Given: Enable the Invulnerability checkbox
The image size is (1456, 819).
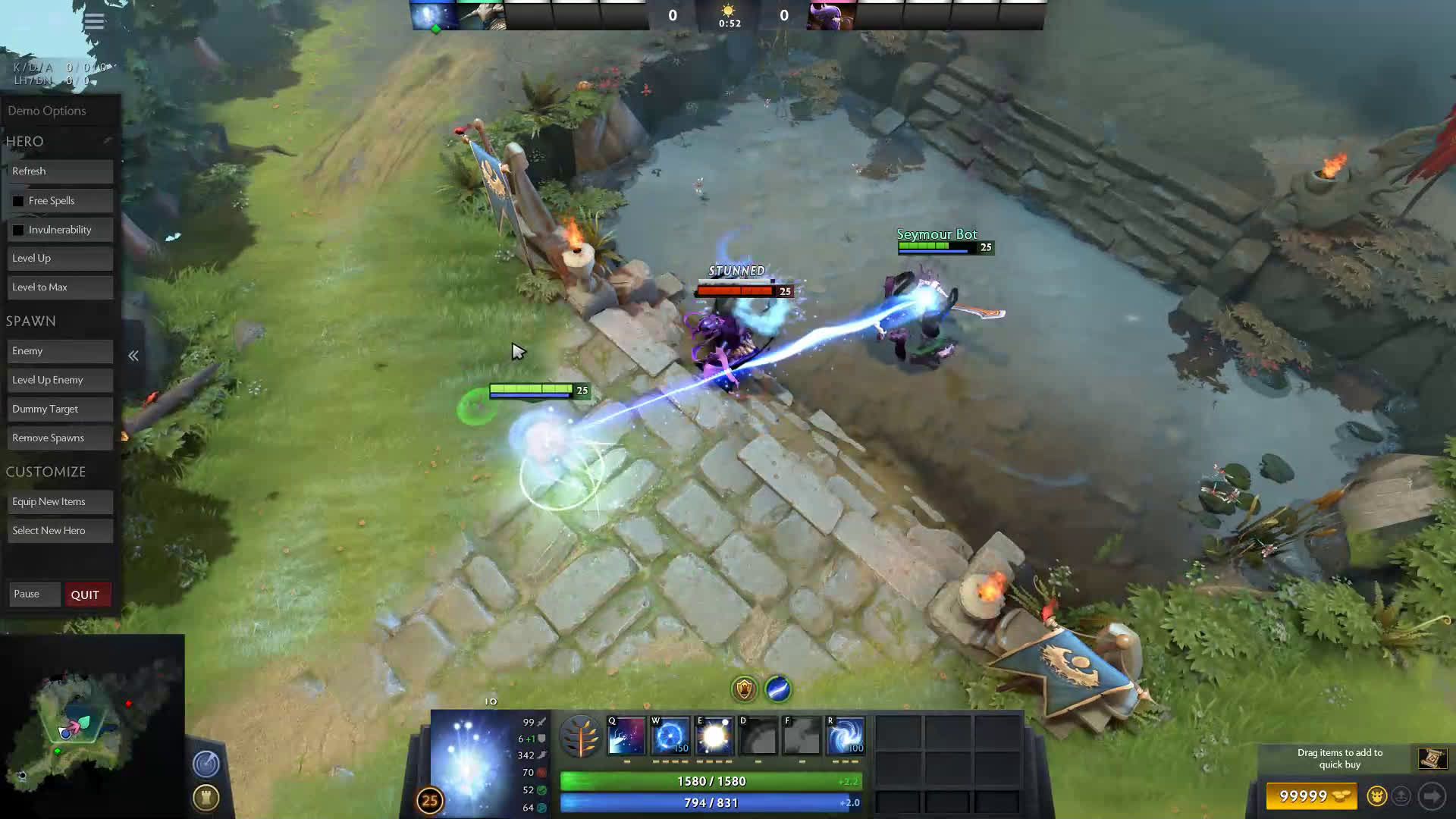Looking at the screenshot, I should 18,230.
